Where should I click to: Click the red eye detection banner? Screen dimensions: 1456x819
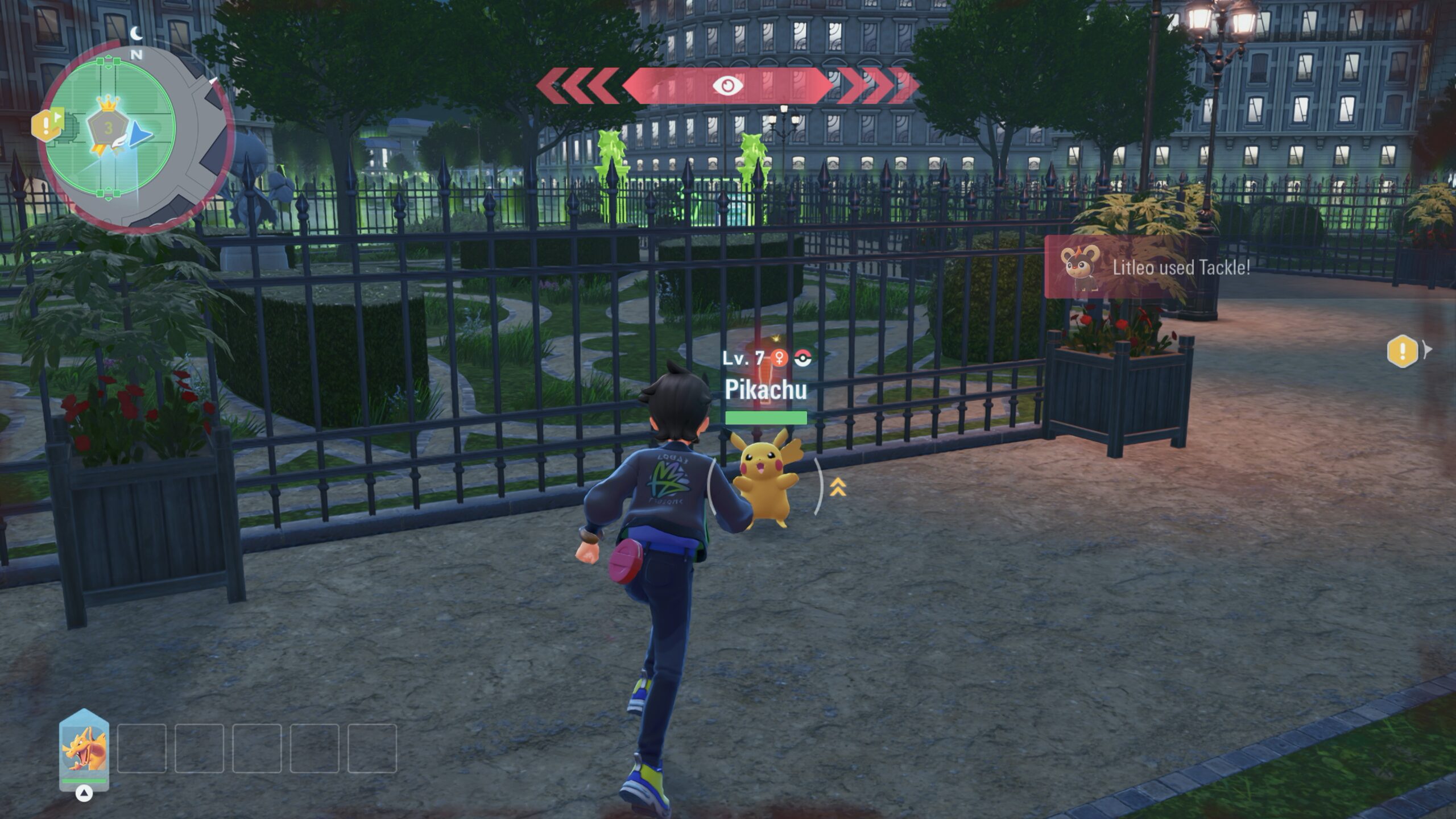pyautogui.click(x=727, y=86)
